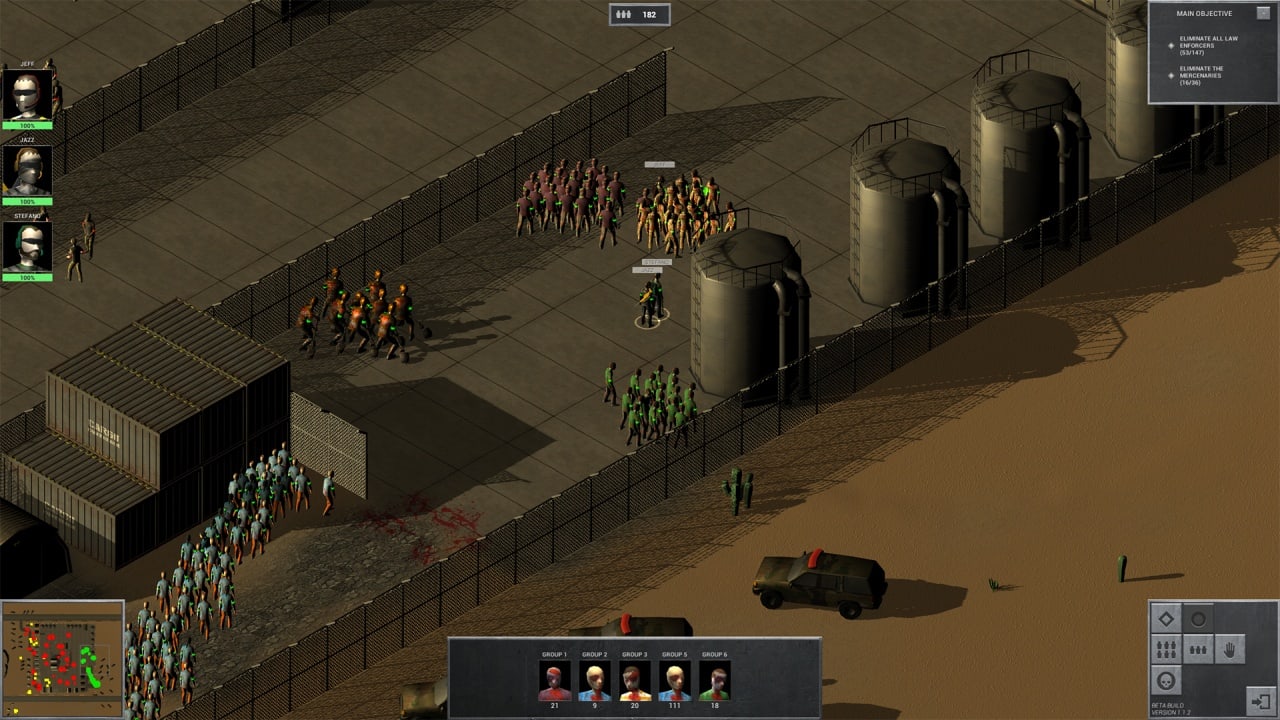
Task: Choose the Group 5 horde of 111
Action: click(x=674, y=681)
